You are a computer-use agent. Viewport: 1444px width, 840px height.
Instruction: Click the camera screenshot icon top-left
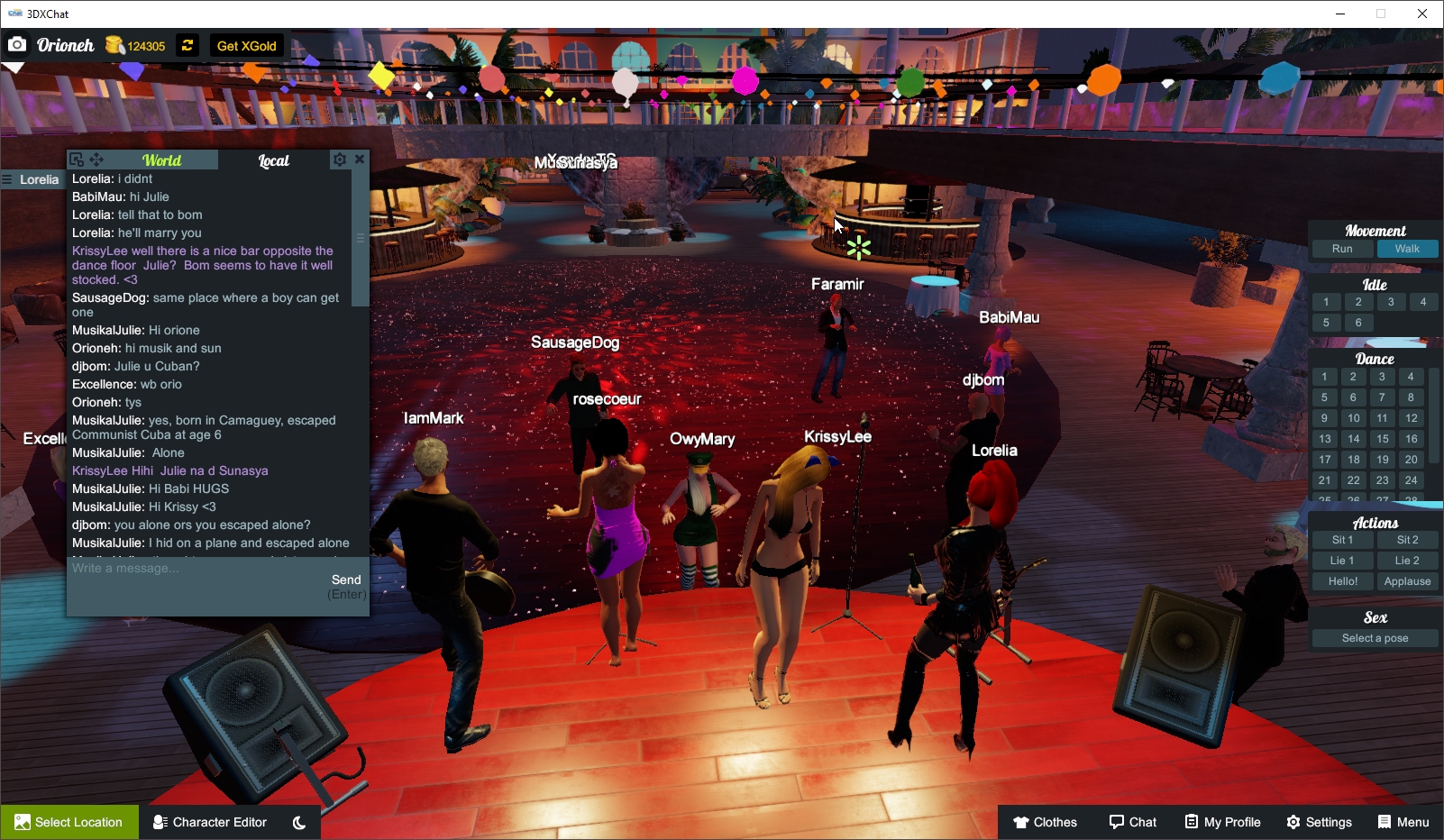click(17, 45)
